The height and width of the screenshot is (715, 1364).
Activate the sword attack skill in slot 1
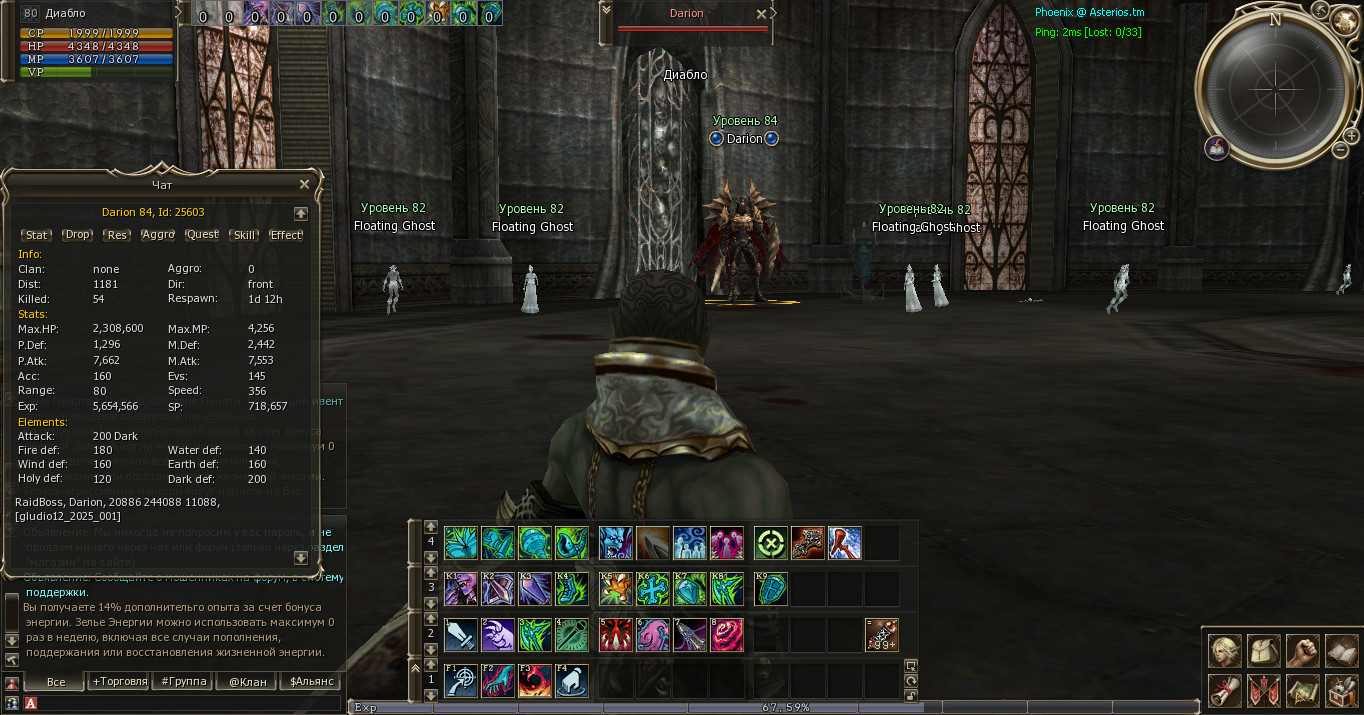461,635
